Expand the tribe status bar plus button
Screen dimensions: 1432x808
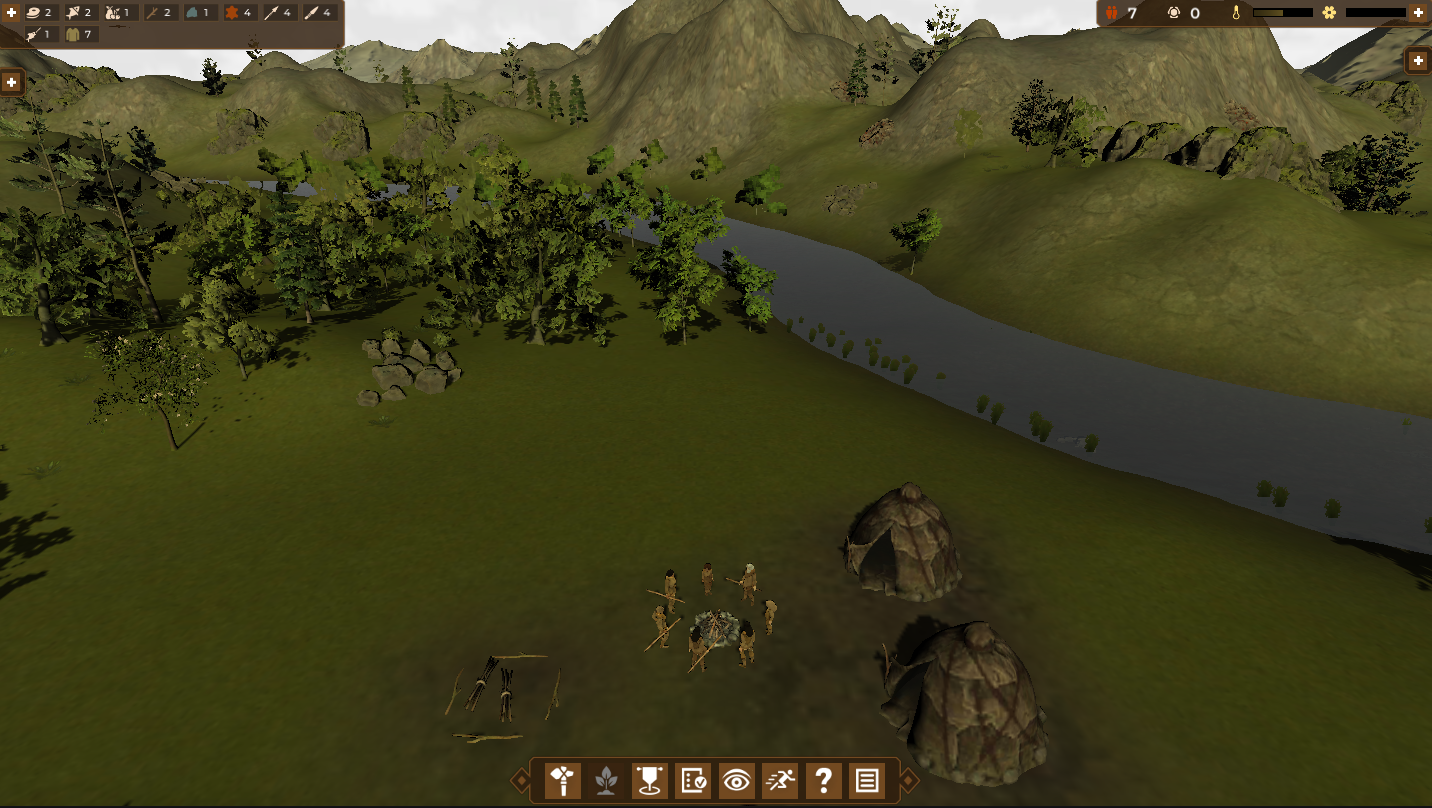point(1417,13)
